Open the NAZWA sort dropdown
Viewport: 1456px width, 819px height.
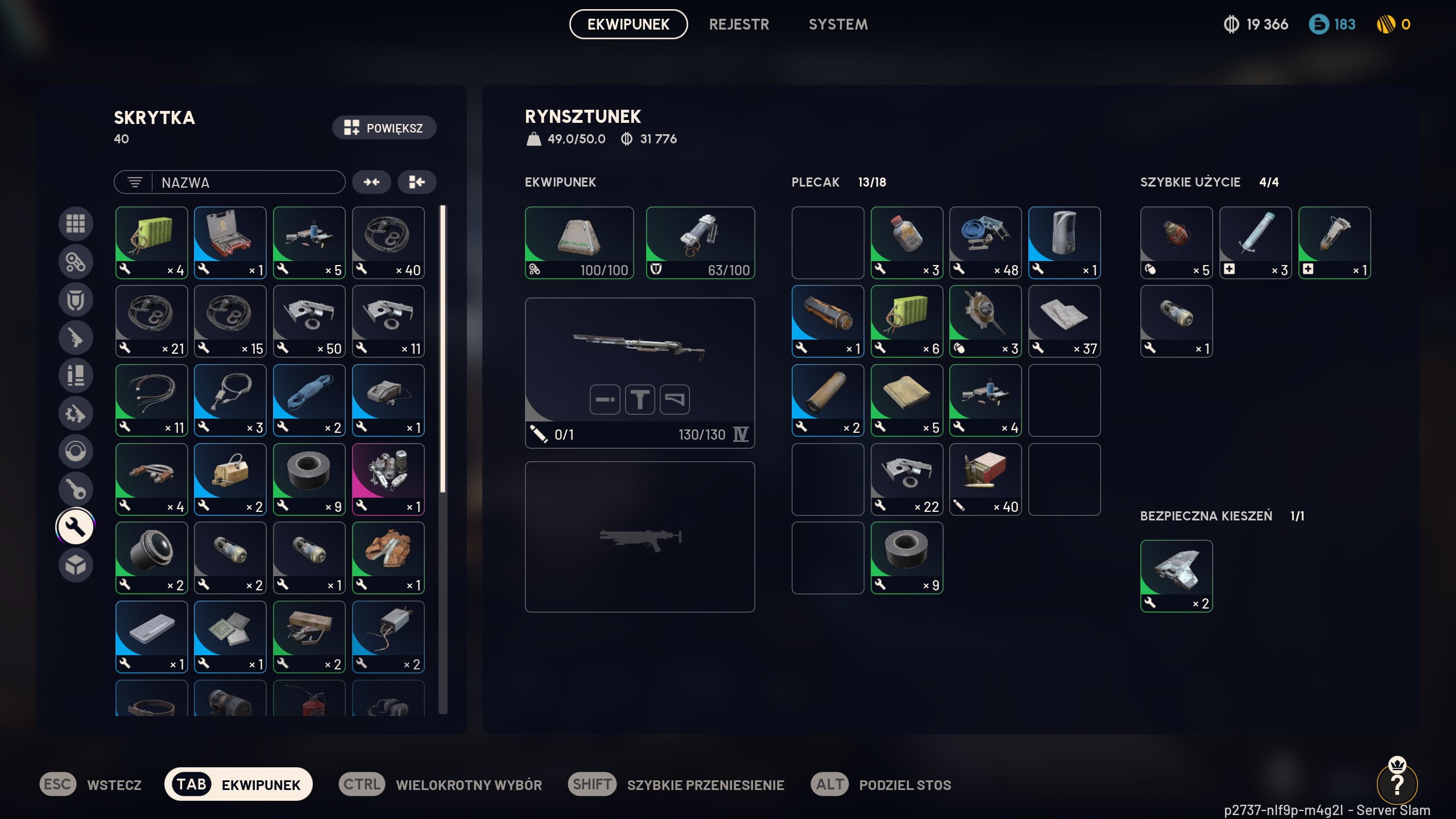coord(229,183)
